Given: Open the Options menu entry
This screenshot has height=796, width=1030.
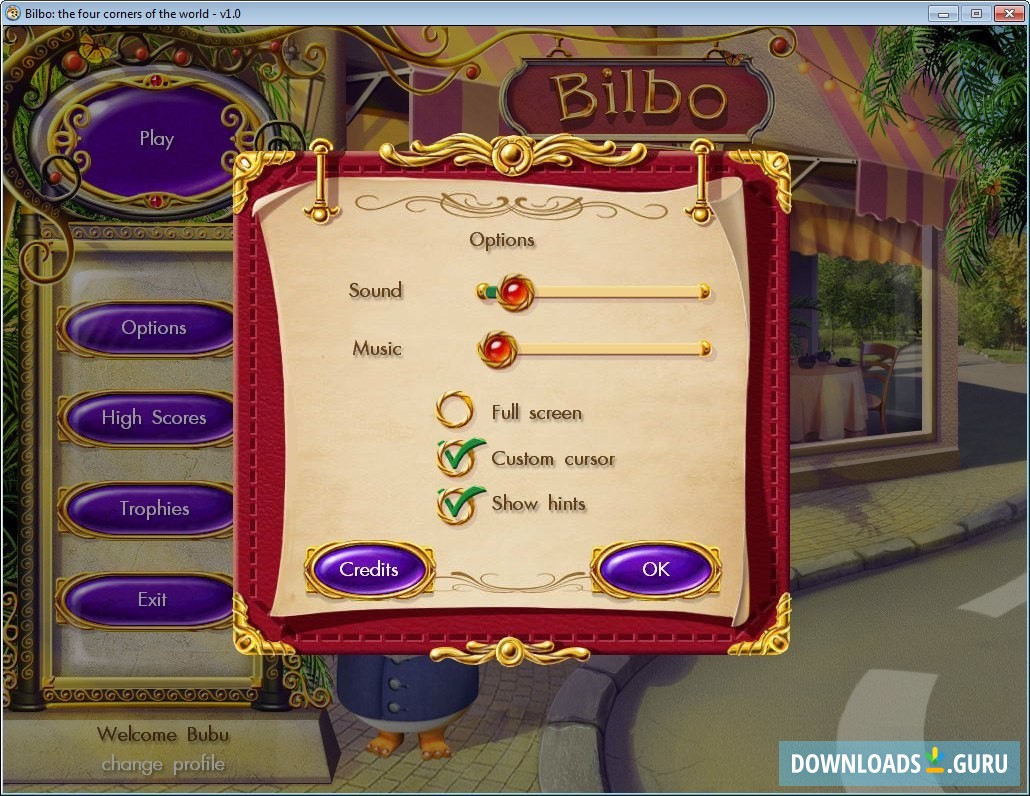Looking at the screenshot, I should pyautogui.click(x=153, y=328).
